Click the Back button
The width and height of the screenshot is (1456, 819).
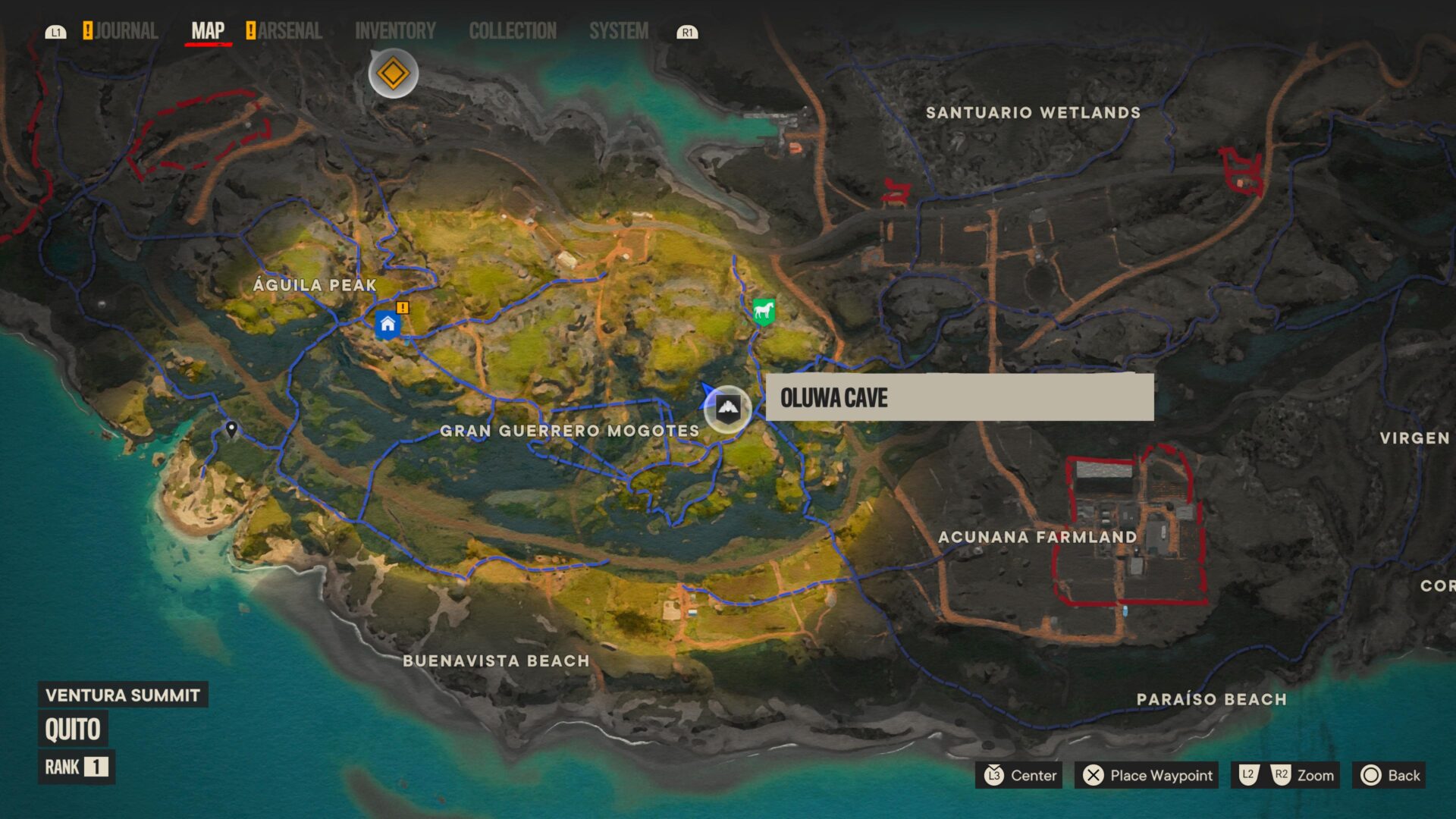click(1402, 776)
